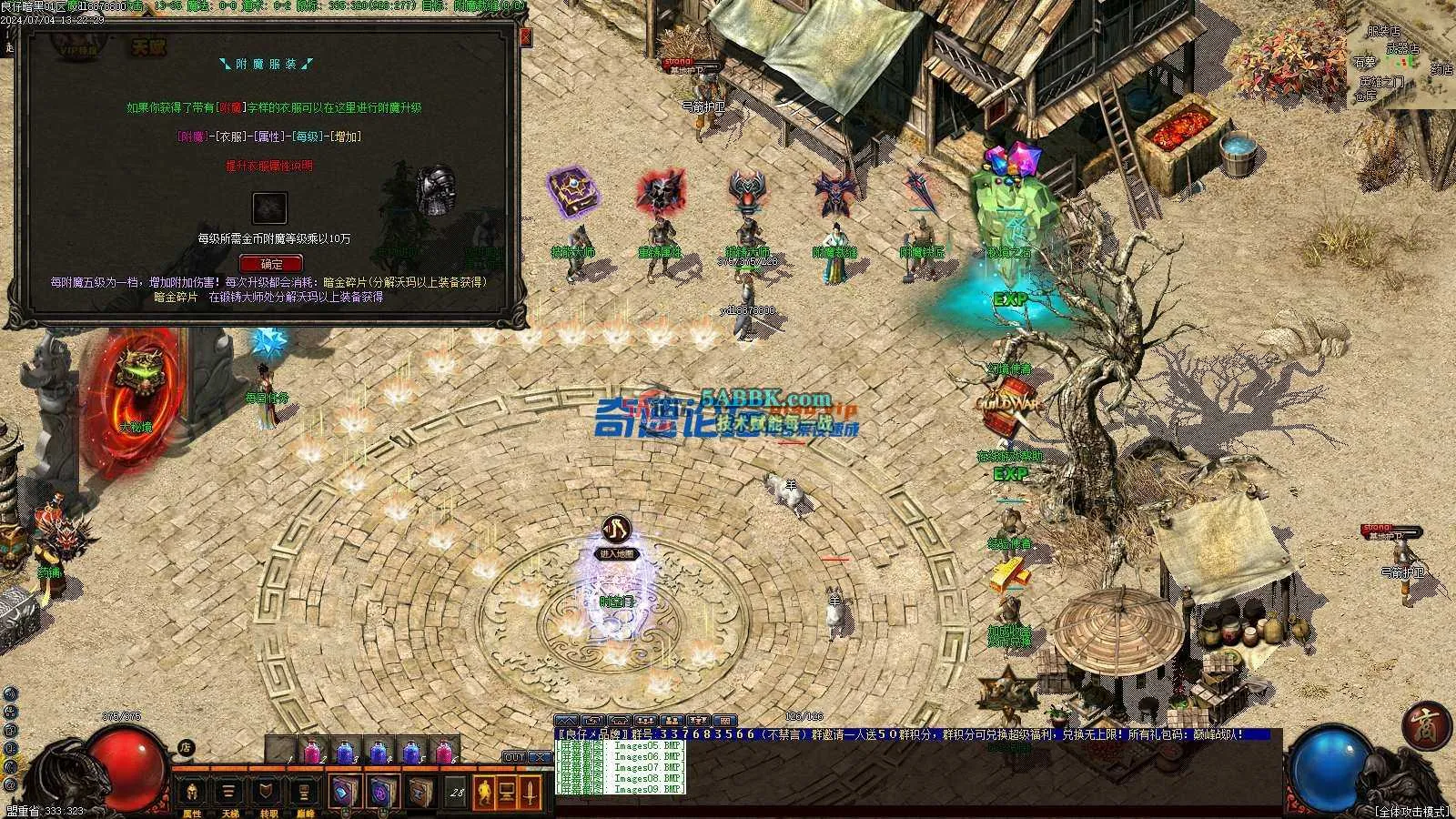Viewport: 1456px width, 819px height.
Task: Close the 附魔服装 dialog window
Action: pyautogui.click(x=525, y=36)
